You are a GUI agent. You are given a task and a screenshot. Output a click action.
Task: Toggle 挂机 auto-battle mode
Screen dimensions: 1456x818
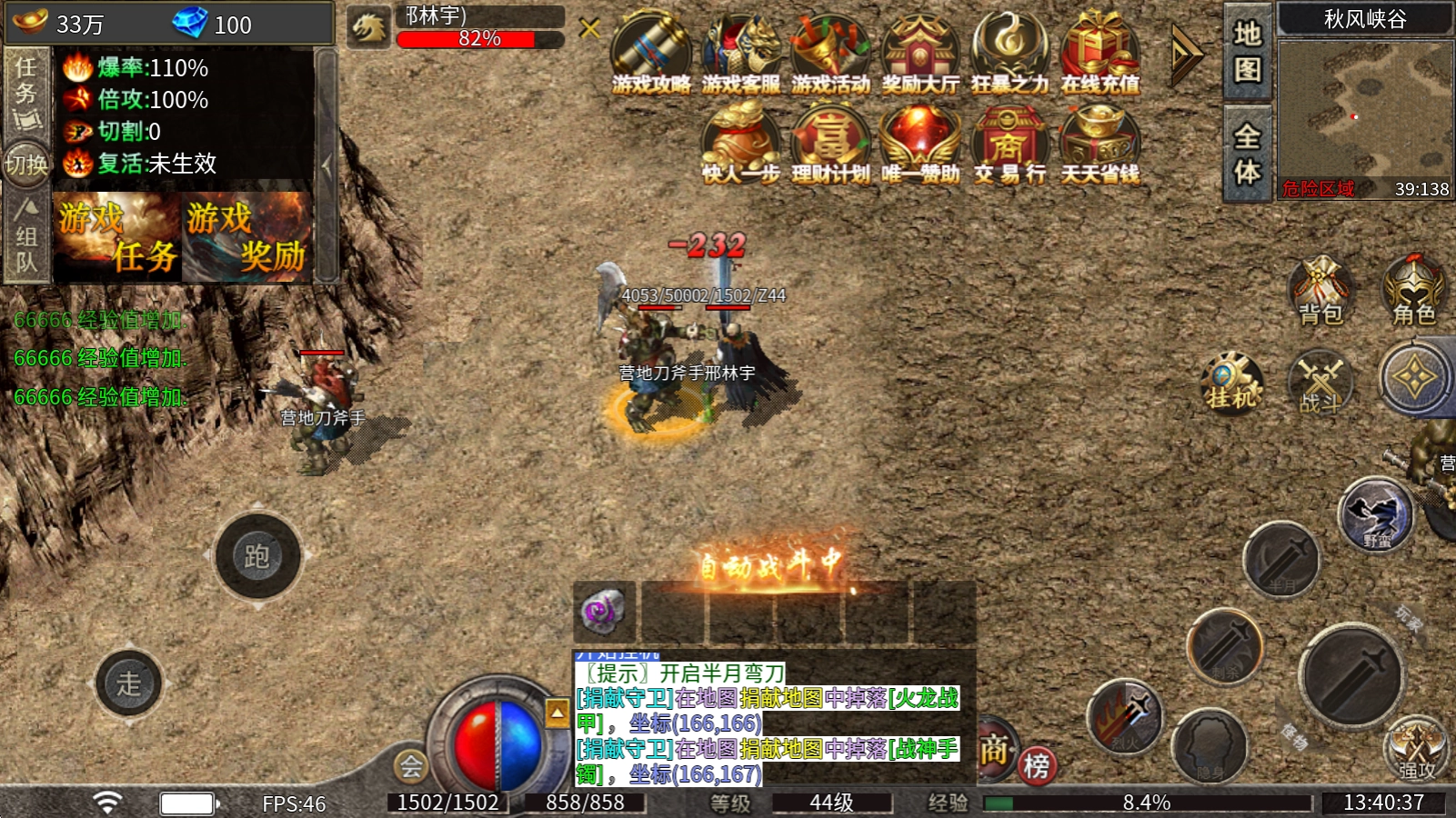1231,384
